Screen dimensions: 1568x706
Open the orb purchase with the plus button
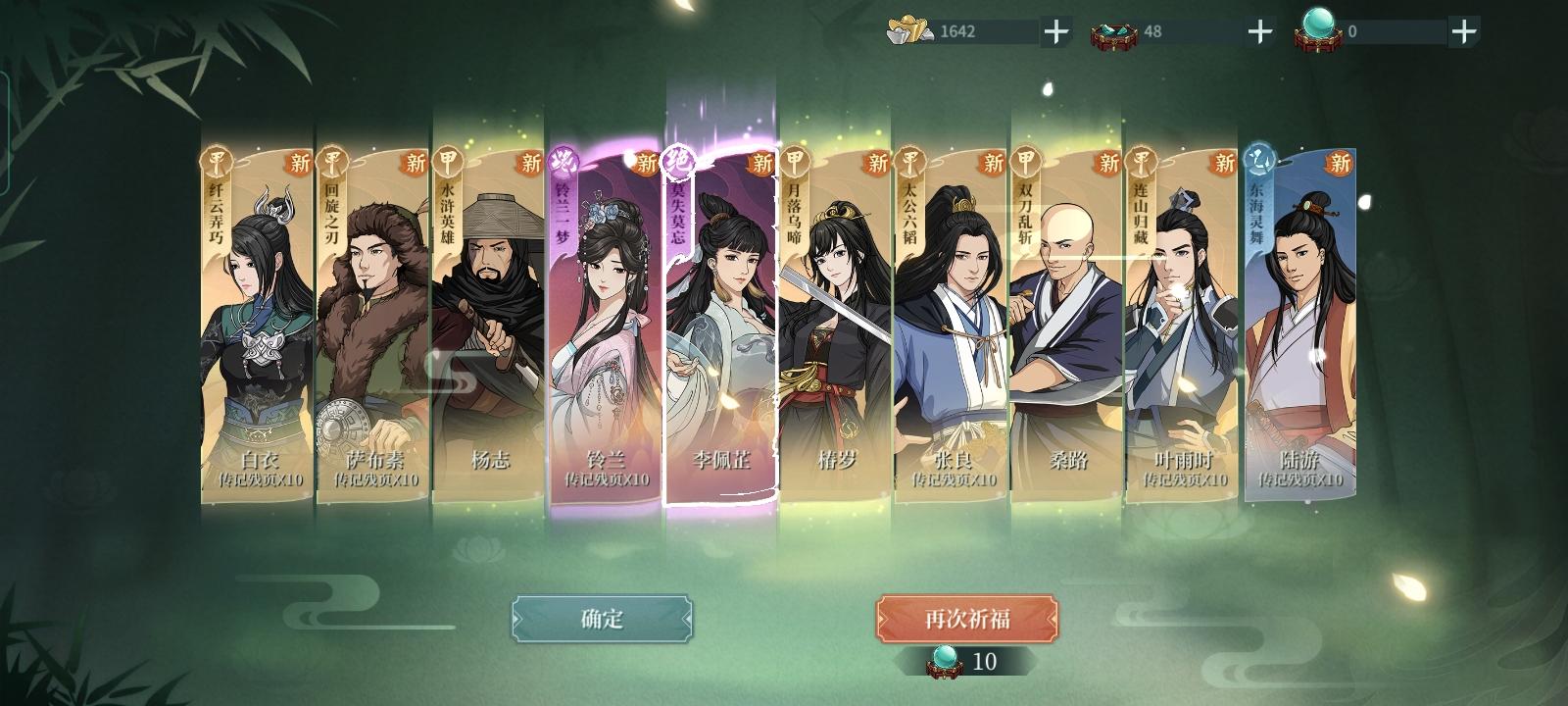(1465, 30)
